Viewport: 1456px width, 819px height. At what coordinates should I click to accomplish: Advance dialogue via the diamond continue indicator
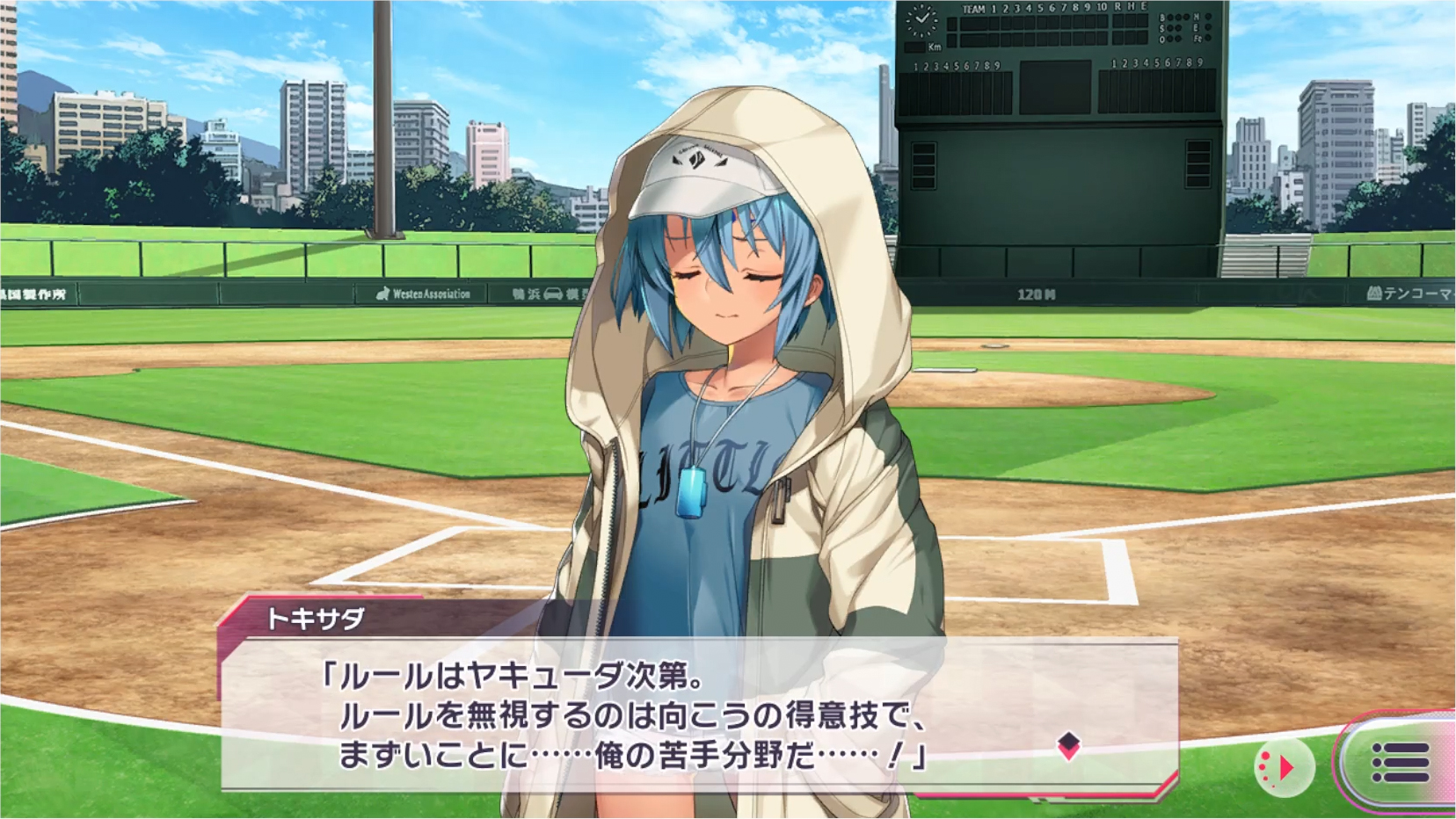click(1068, 745)
